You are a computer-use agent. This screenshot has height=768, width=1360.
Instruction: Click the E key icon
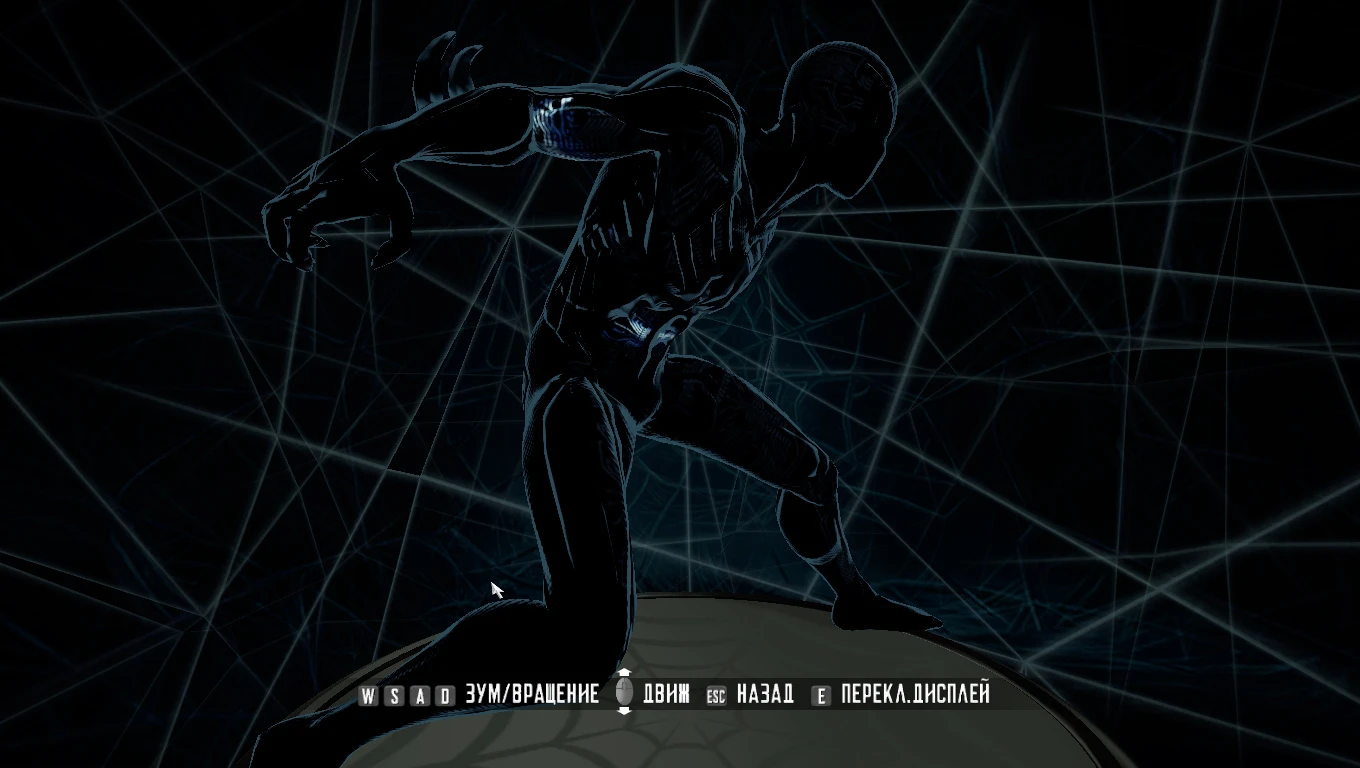pos(822,694)
